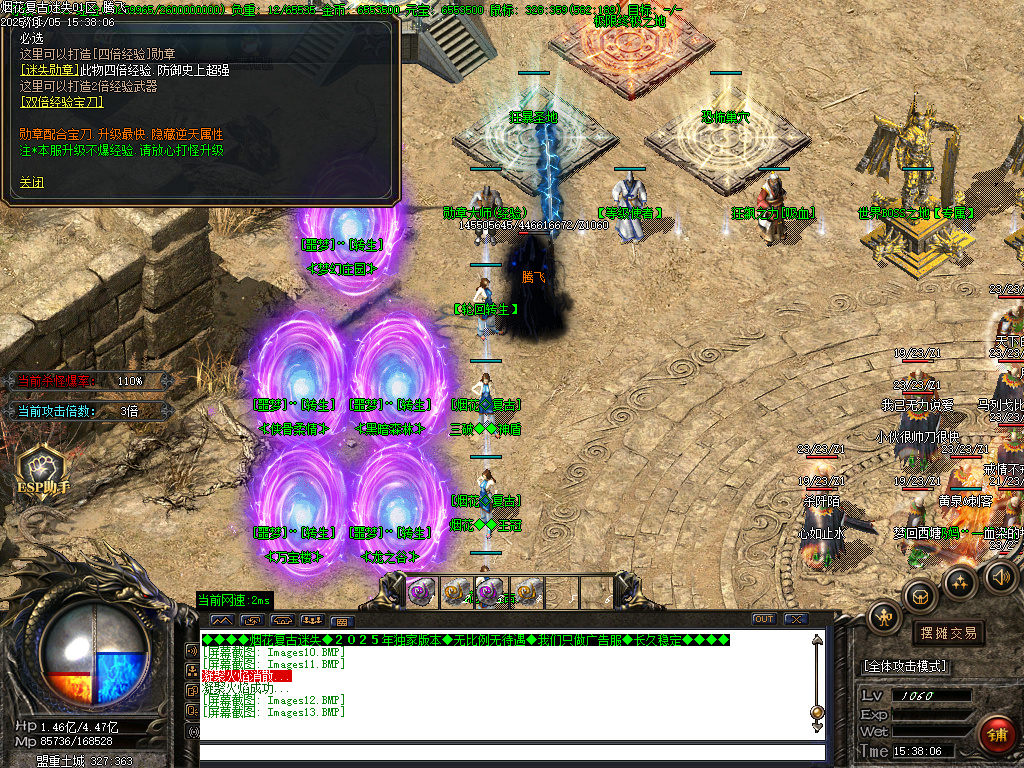1024x768 pixels.
Task: Choose the 双倍经验宝刀 dialog link
Action: (61, 102)
